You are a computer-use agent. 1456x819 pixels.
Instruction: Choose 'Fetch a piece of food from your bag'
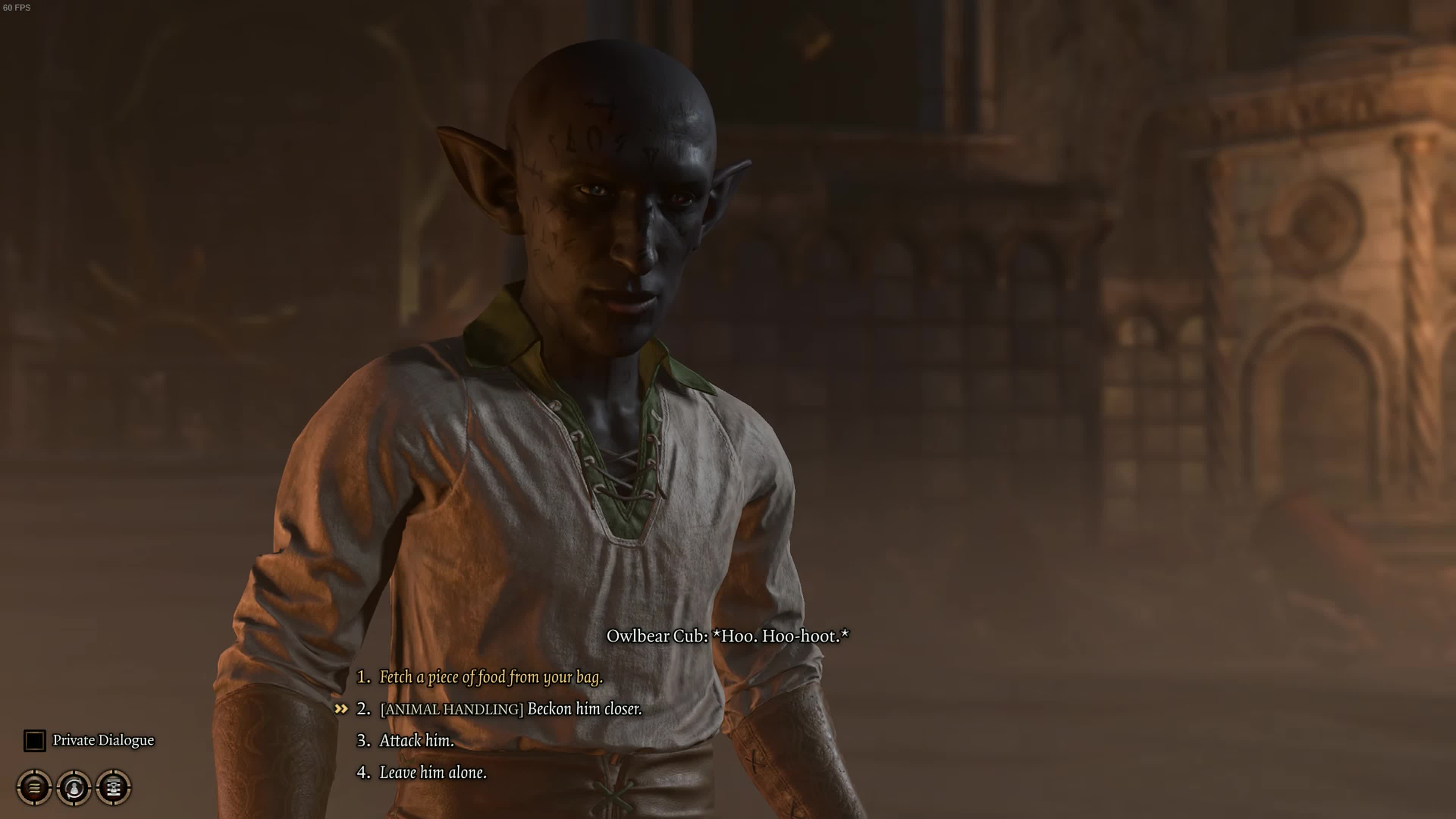click(490, 677)
